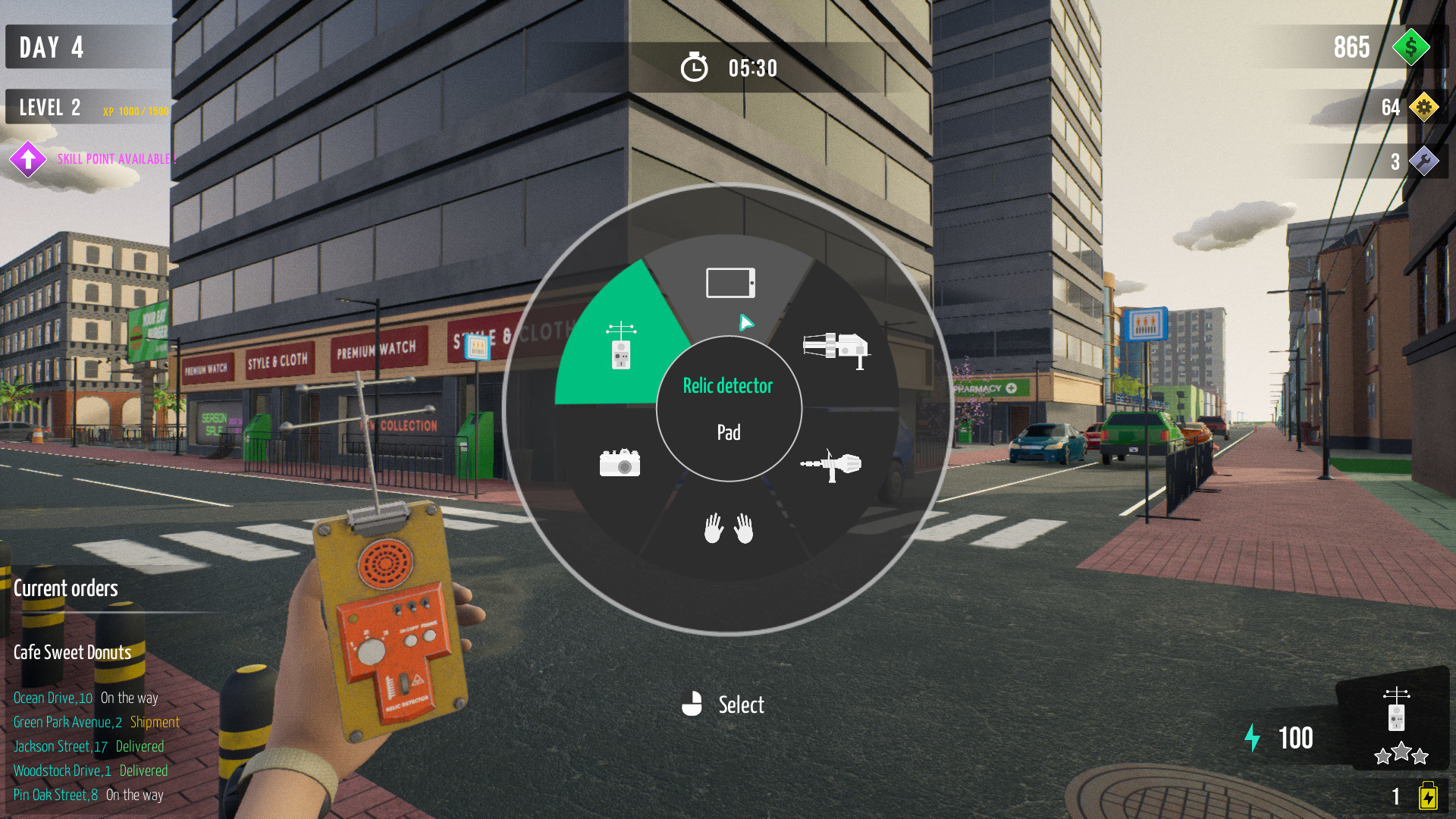1456x819 pixels.
Task: Click the SKILL POINT AVAILABLE text
Action: (x=115, y=159)
